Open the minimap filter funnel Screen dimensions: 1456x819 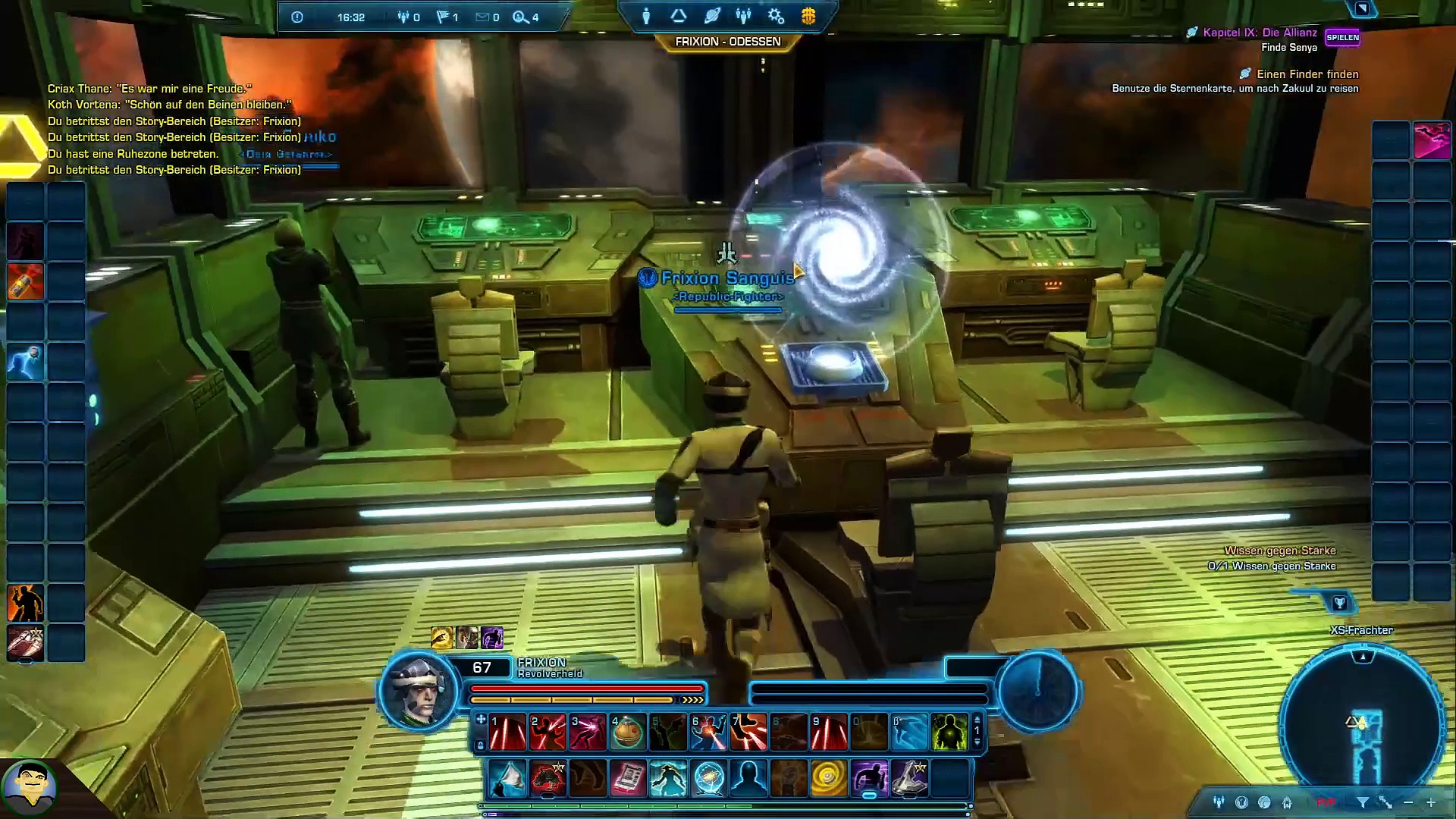[x=1362, y=802]
